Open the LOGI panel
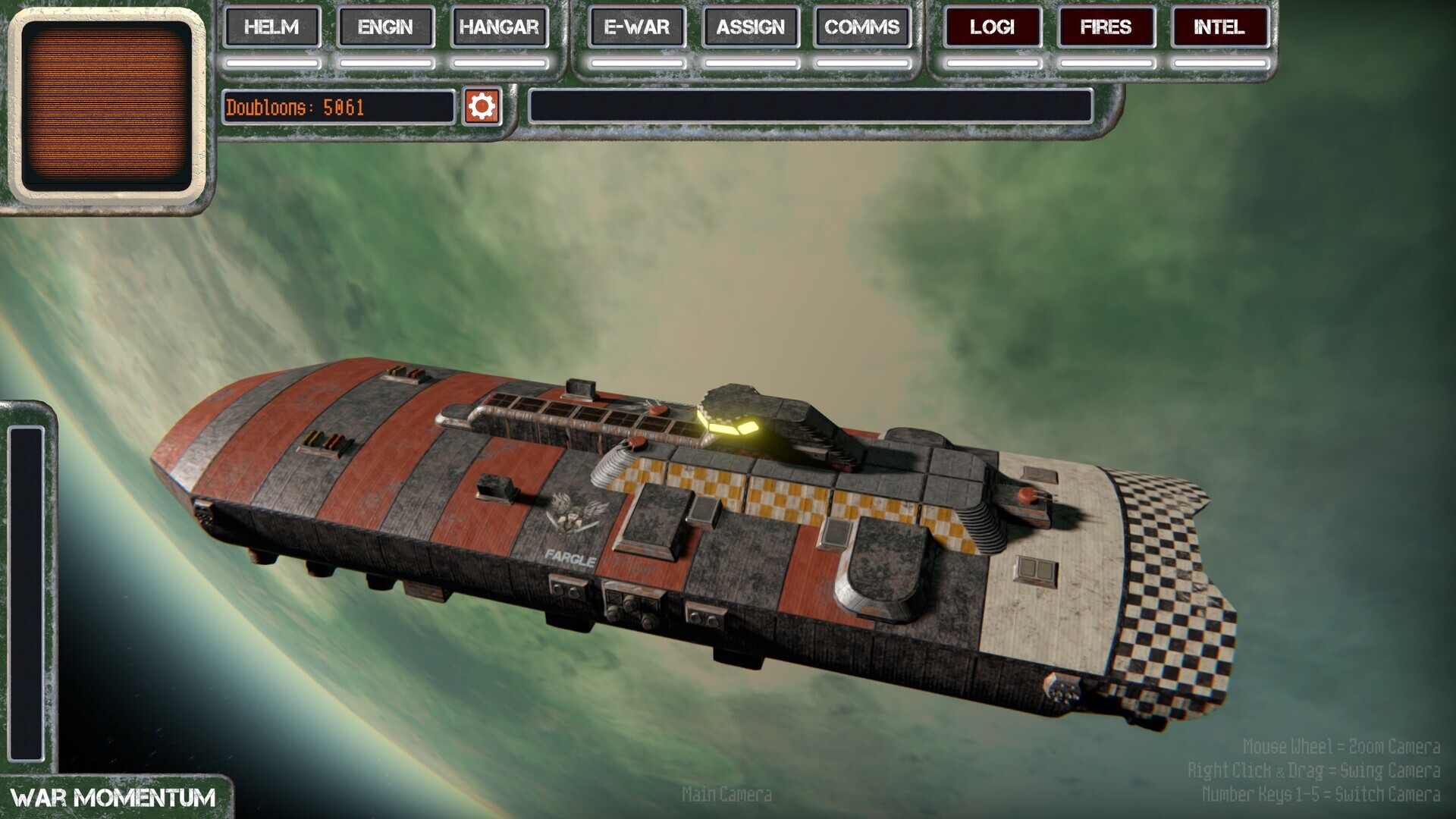The image size is (1456, 819). 992,27
